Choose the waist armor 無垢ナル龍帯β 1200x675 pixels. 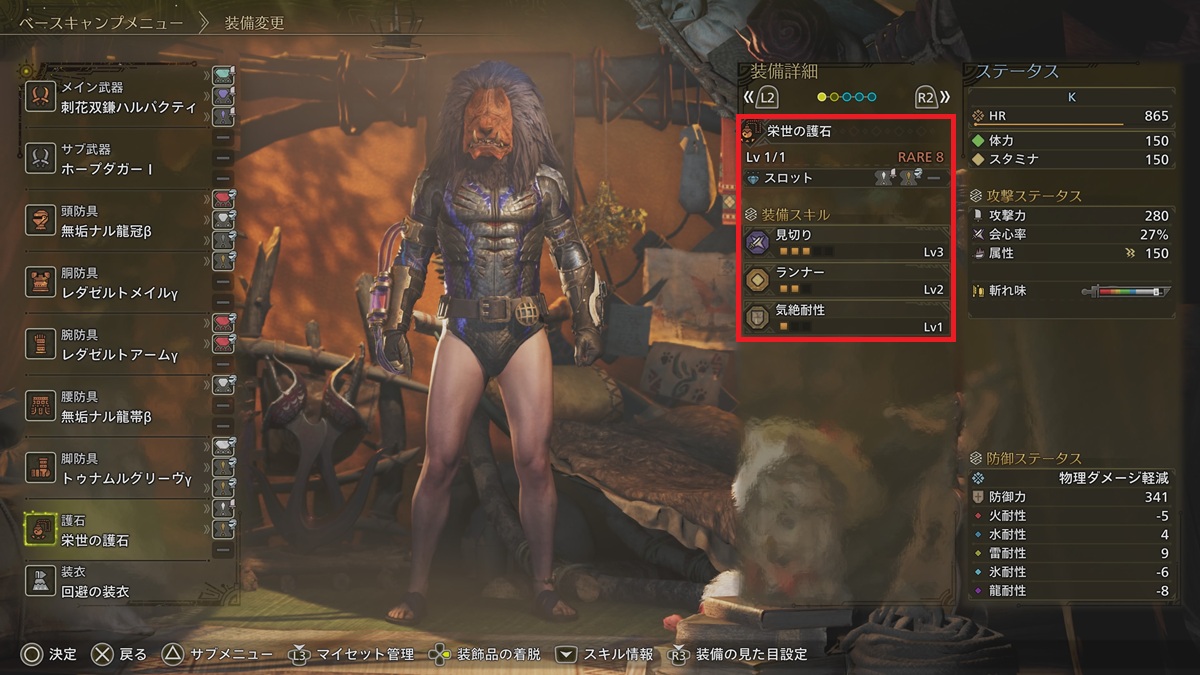click(120, 407)
